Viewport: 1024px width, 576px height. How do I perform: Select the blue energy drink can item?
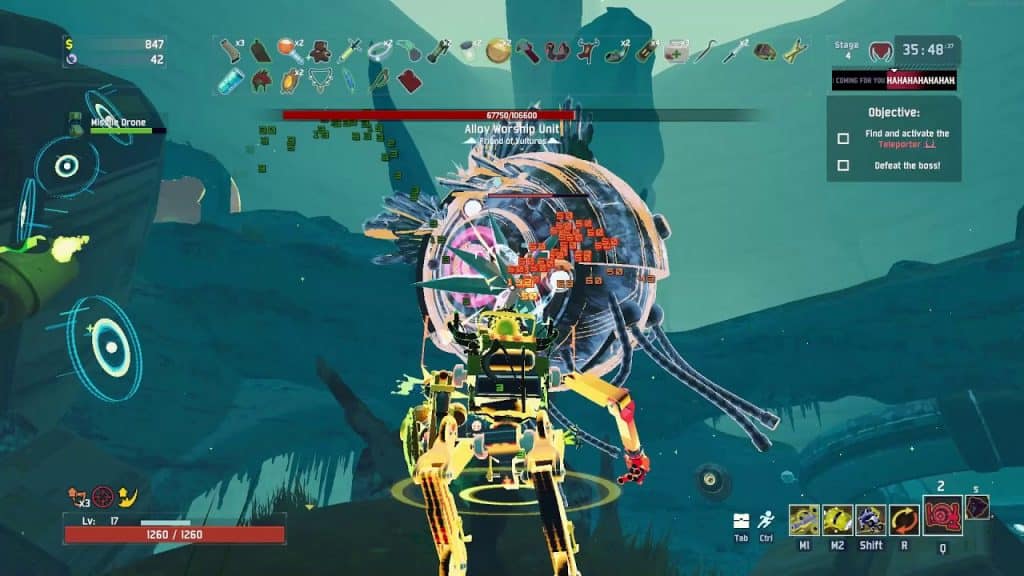point(231,80)
